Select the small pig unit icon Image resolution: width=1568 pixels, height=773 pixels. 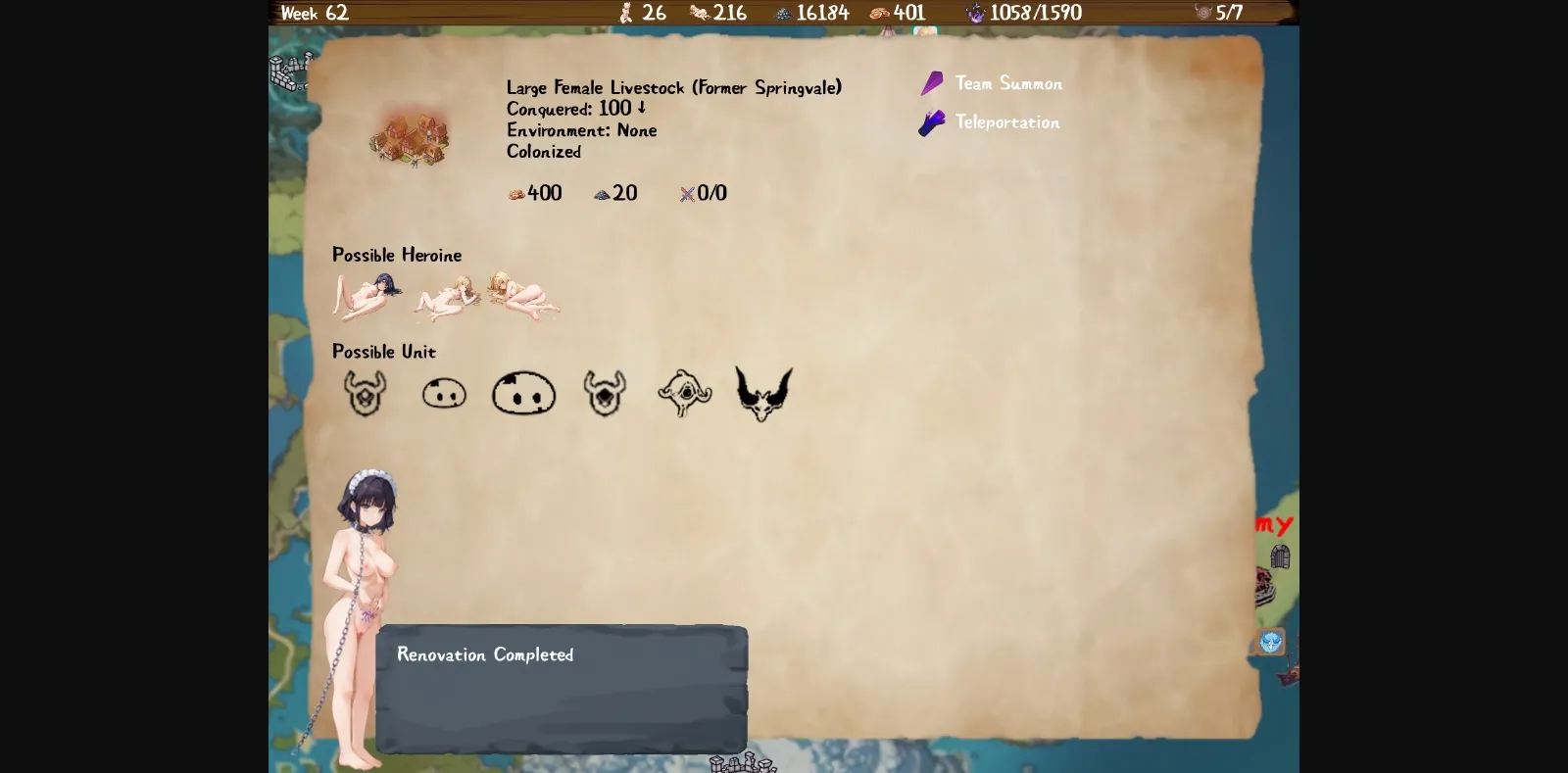click(443, 392)
